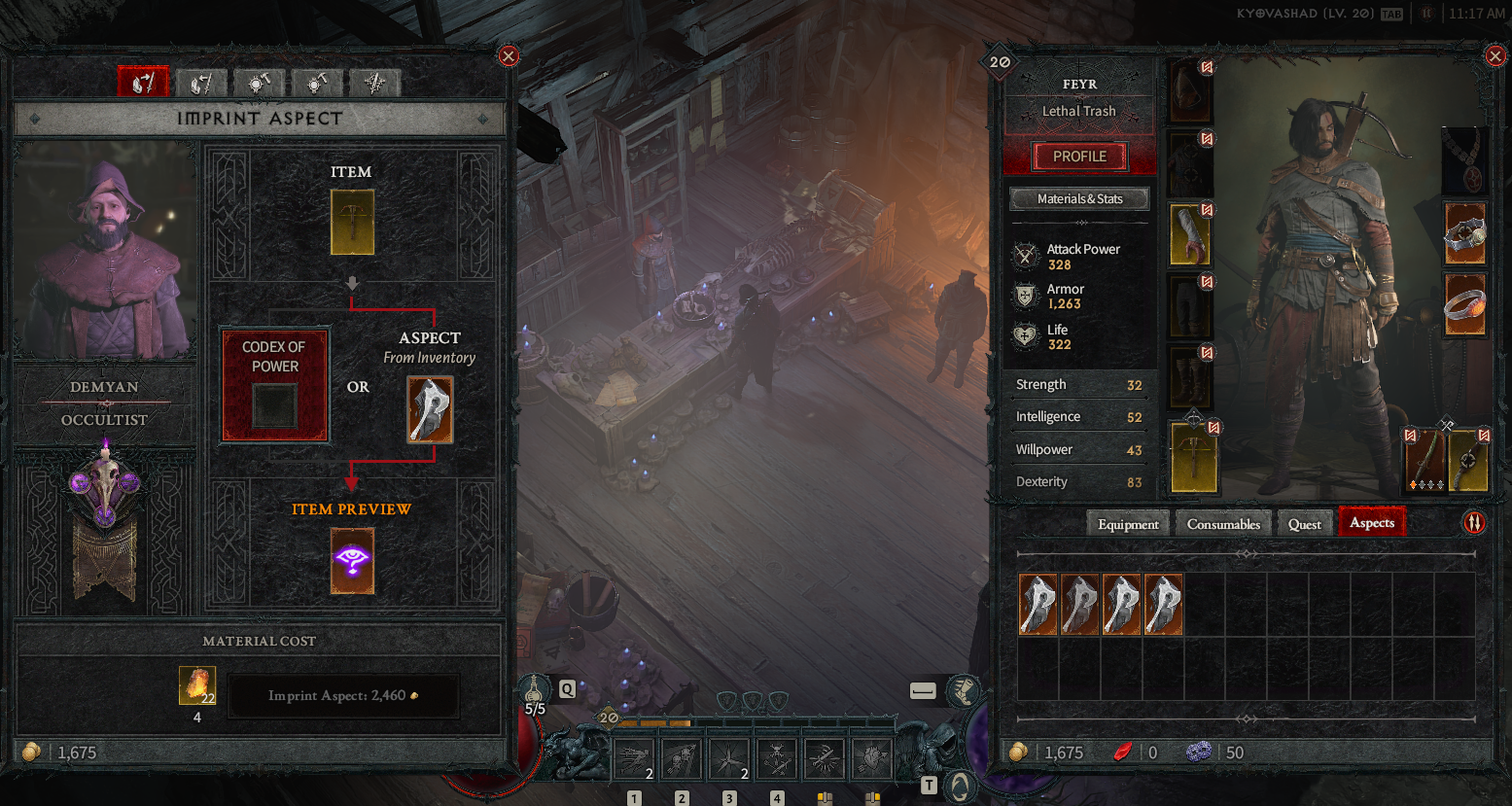Click the Imprint Aspect cost button
Screen dimensions: 1512x806
coord(342,696)
